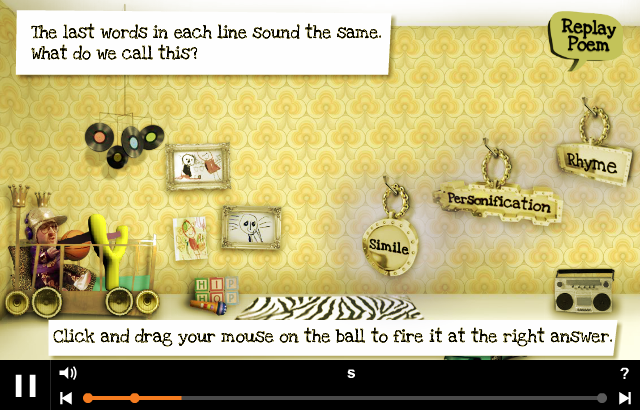Screen dimensions: 640x410
Task: Replay the poem with the green speech bubble
Action: pyautogui.click(x=576, y=38)
